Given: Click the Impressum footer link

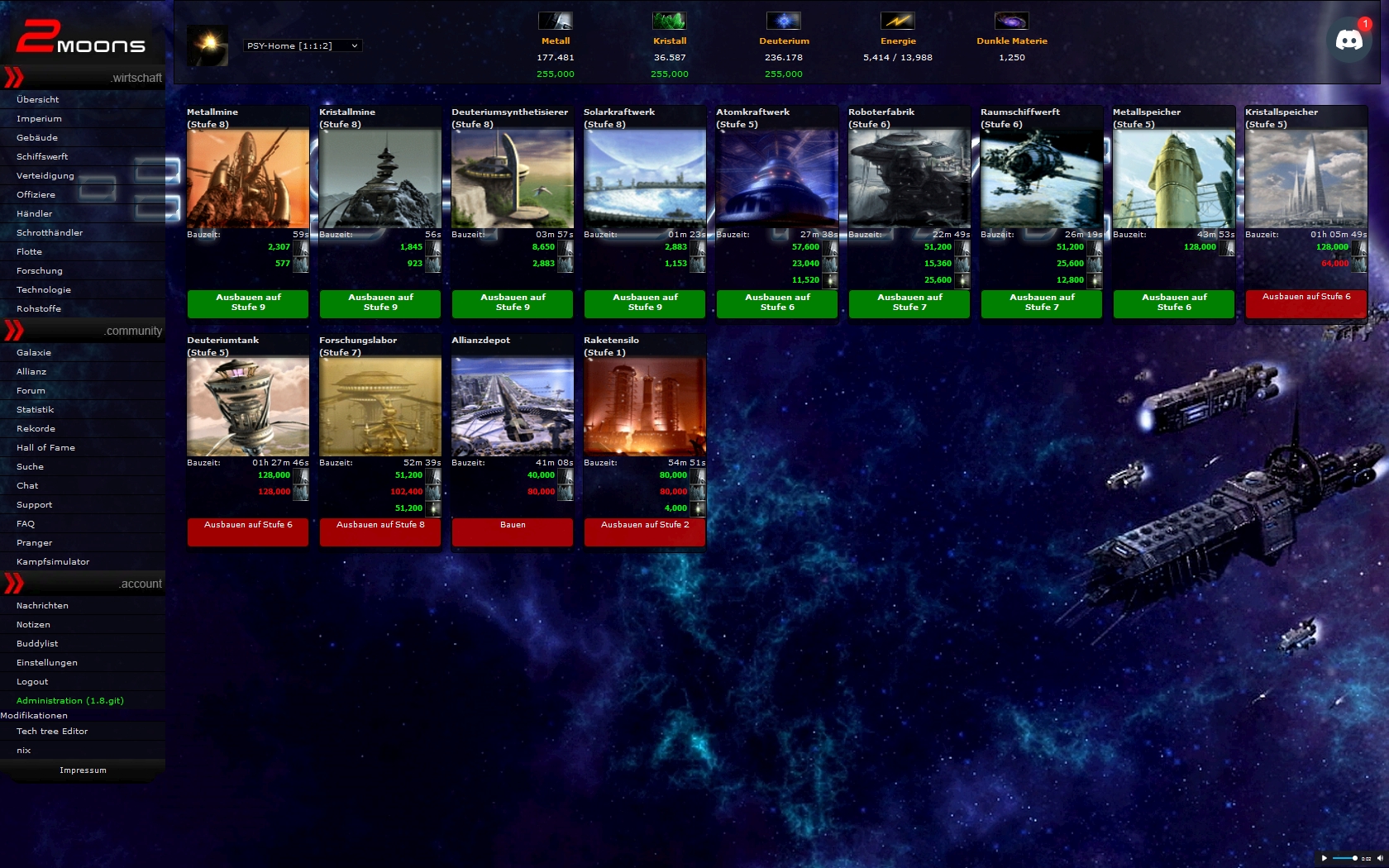Looking at the screenshot, I should pyautogui.click(x=83, y=770).
